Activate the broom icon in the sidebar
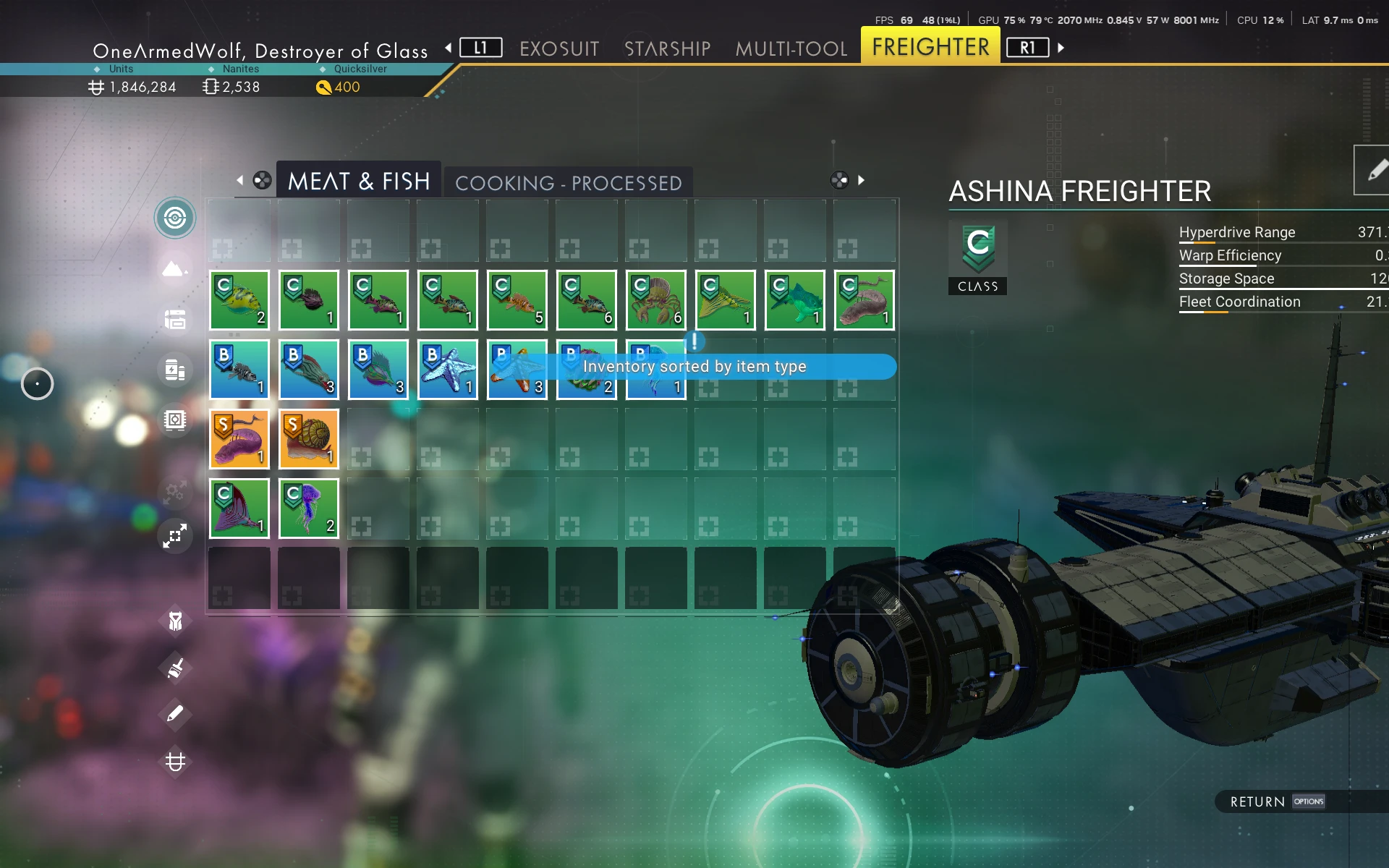 click(175, 668)
